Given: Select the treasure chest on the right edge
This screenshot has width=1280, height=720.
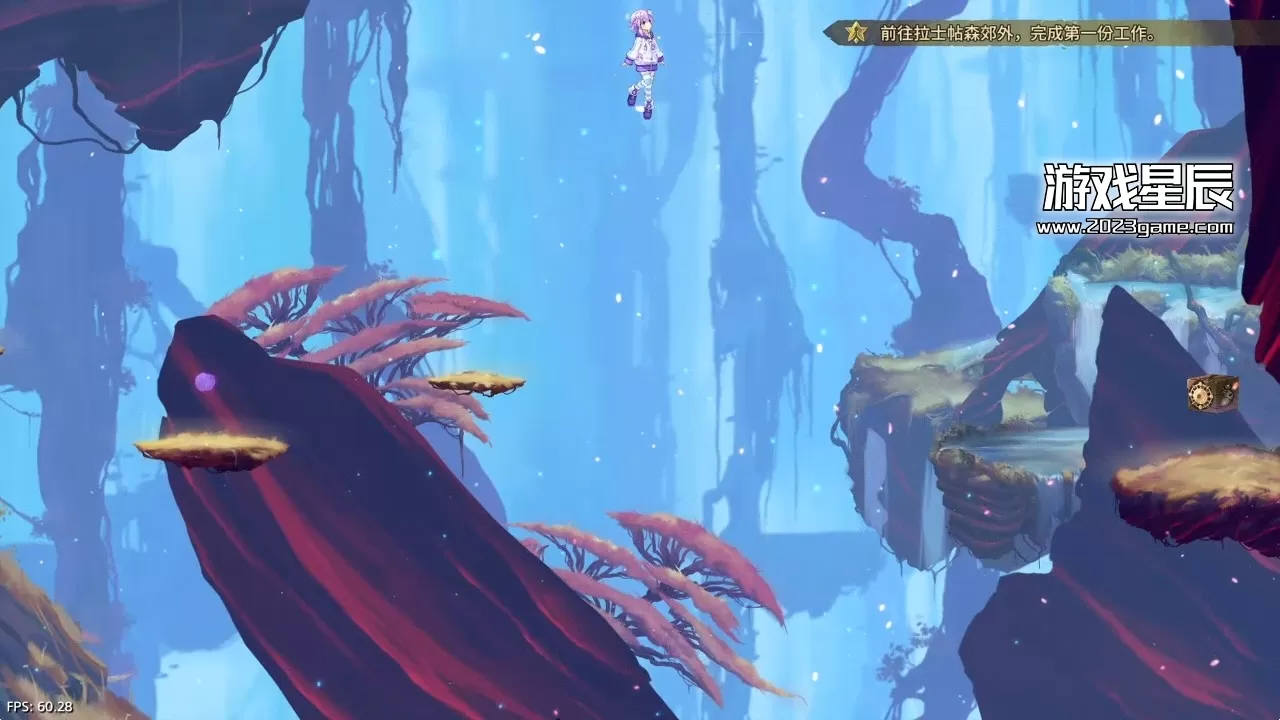Looking at the screenshot, I should [x=1213, y=392].
